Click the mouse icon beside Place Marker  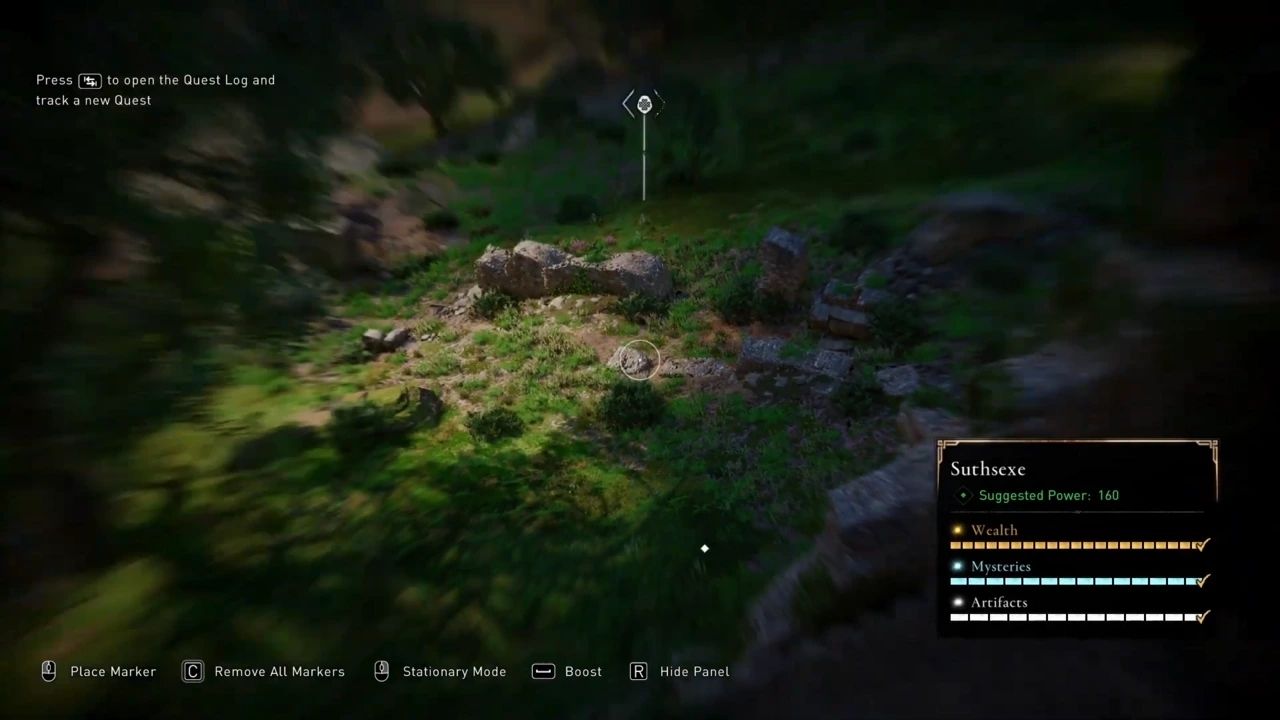(x=48, y=671)
